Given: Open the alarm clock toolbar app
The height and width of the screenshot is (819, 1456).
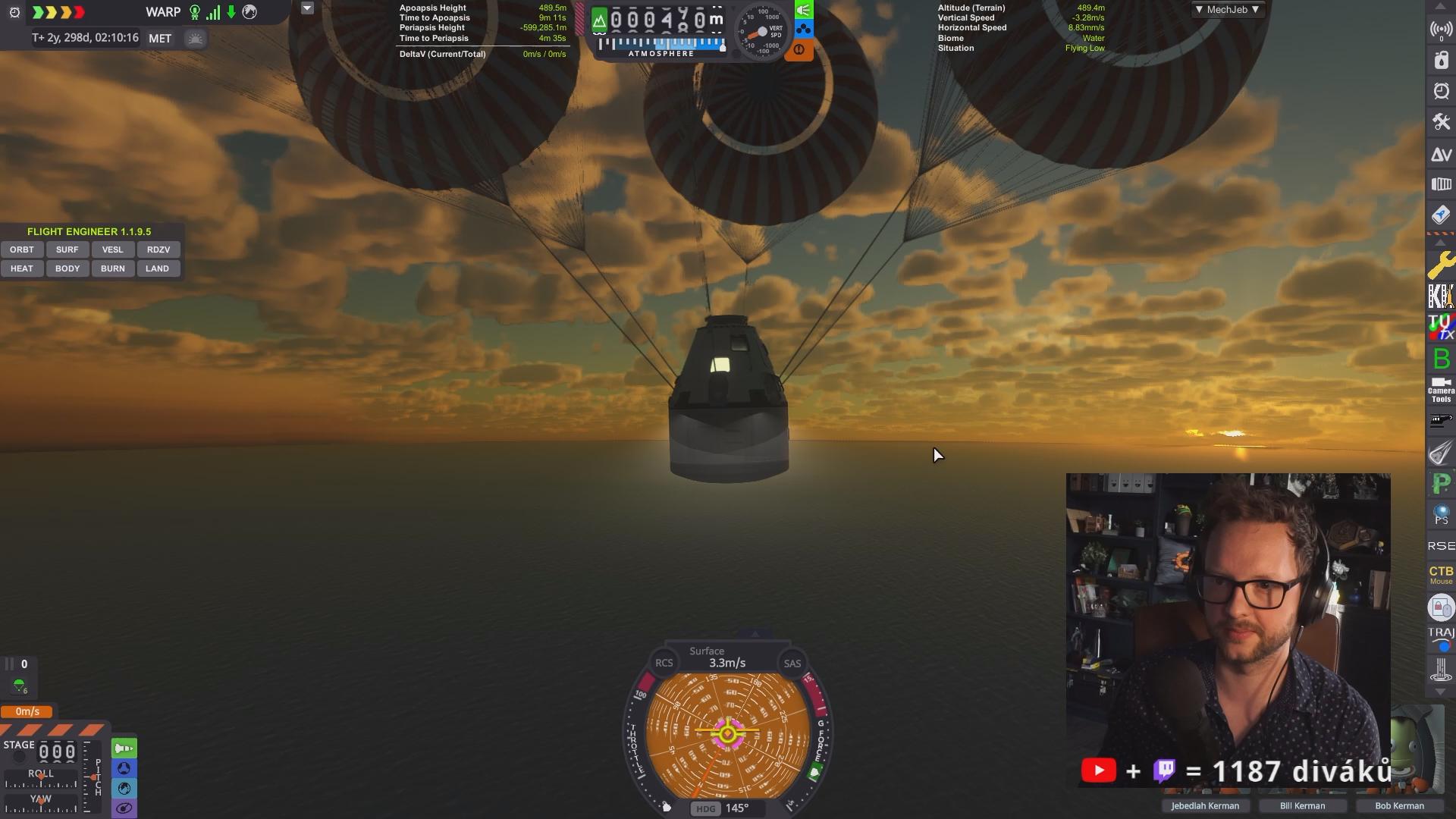Looking at the screenshot, I should [1441, 91].
